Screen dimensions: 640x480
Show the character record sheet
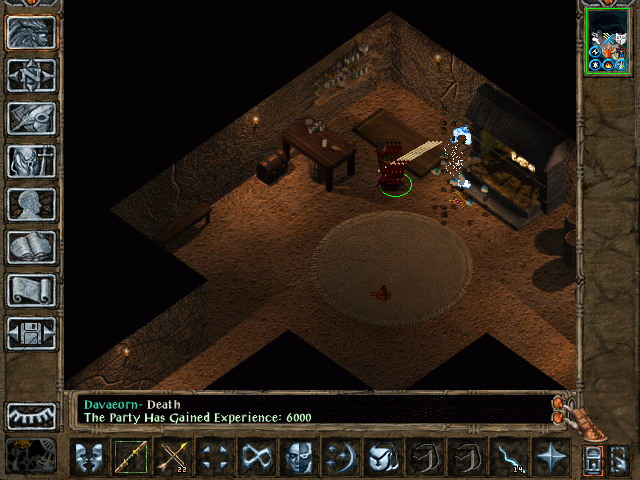[32, 204]
